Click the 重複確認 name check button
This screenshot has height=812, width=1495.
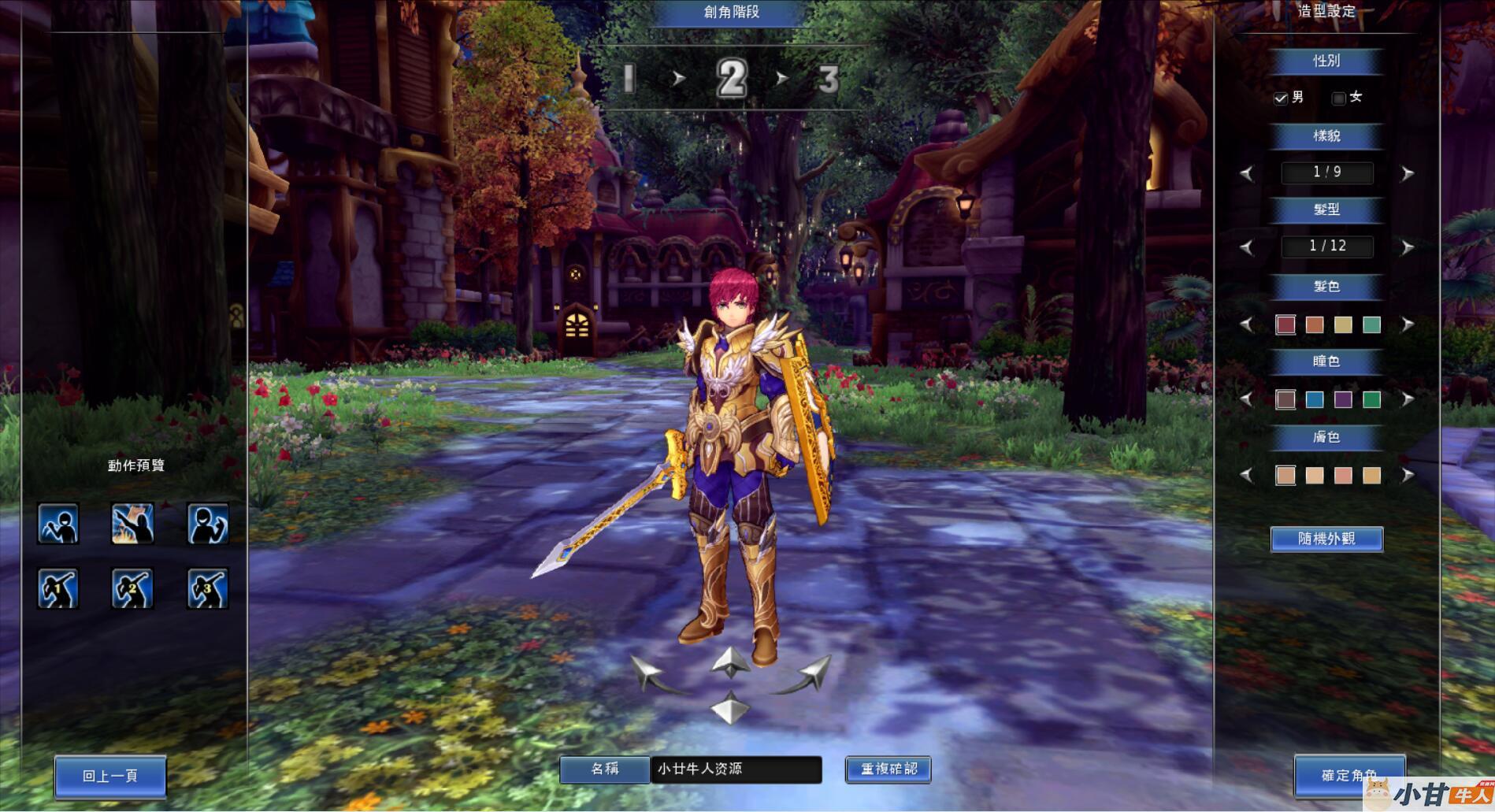pyautogui.click(x=888, y=769)
